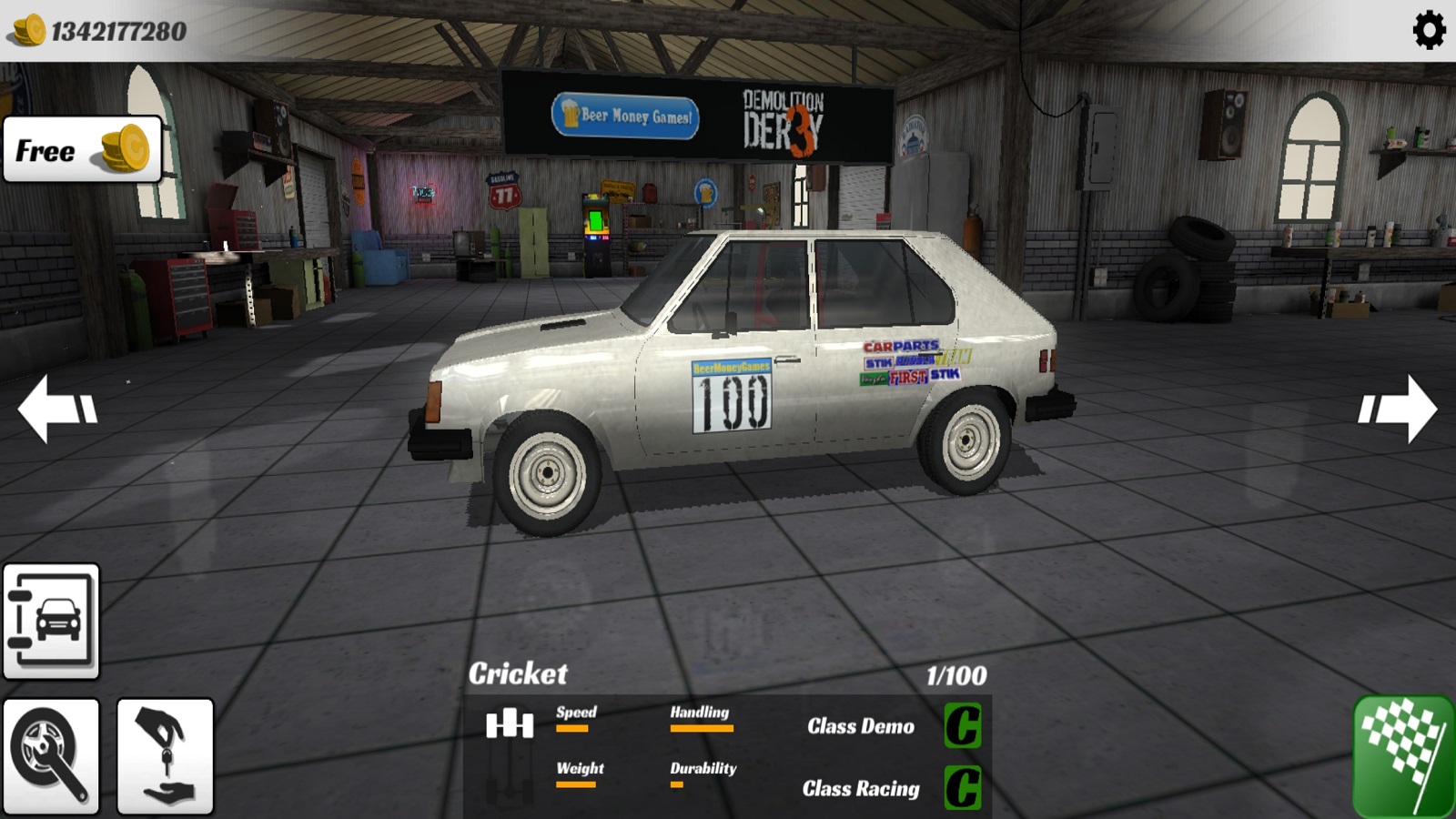Show the next car with right arrow
1456x819 pixels.
point(1398,409)
